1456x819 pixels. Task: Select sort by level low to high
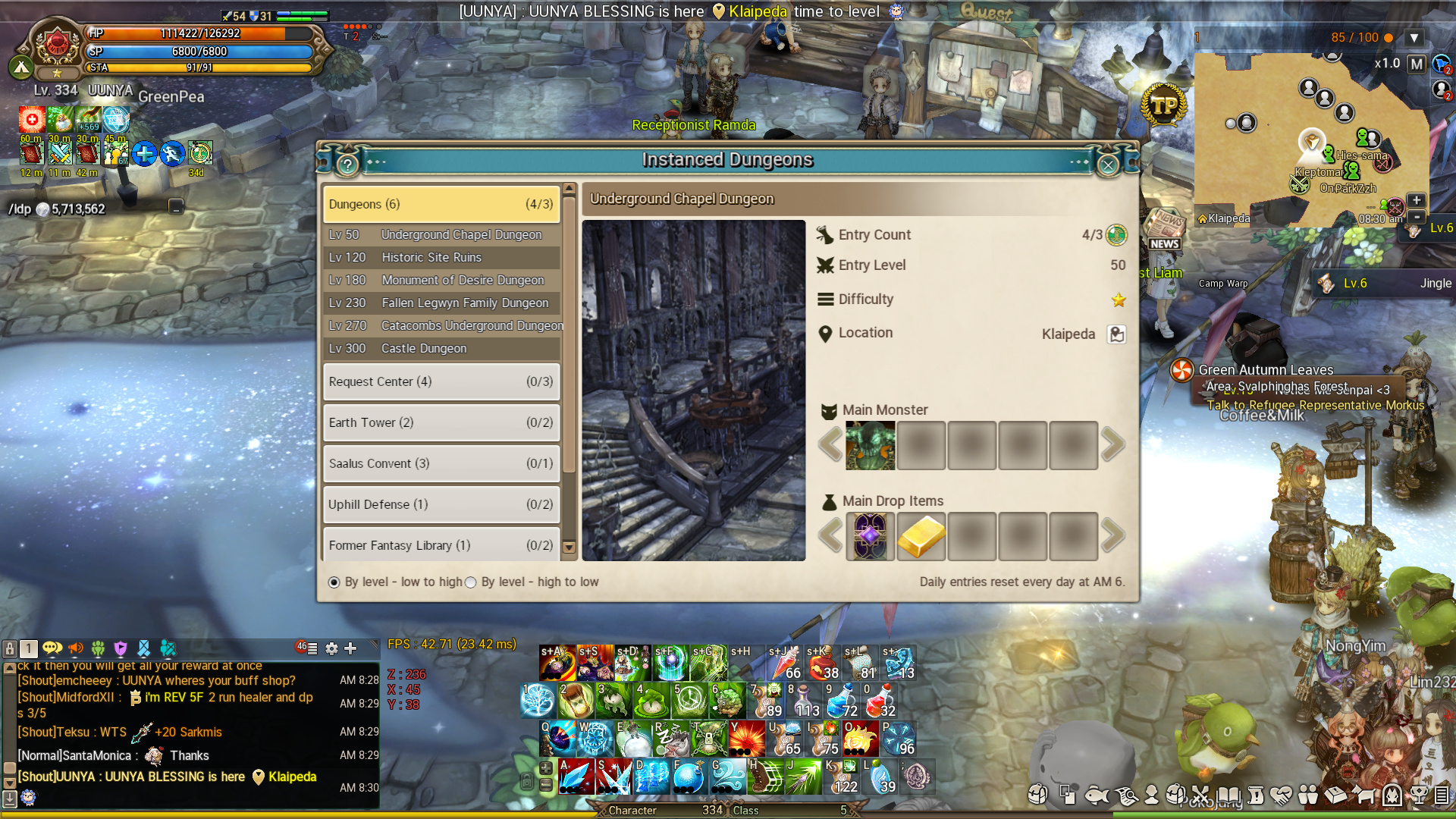(x=334, y=582)
